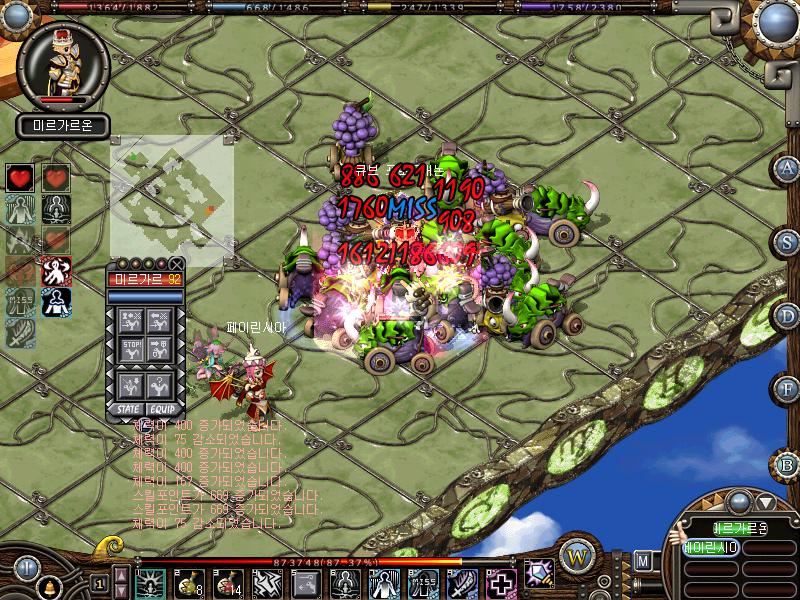Image resolution: width=800 pixels, height=600 pixels.
Task: Select the player character portrait
Action: 63,65
